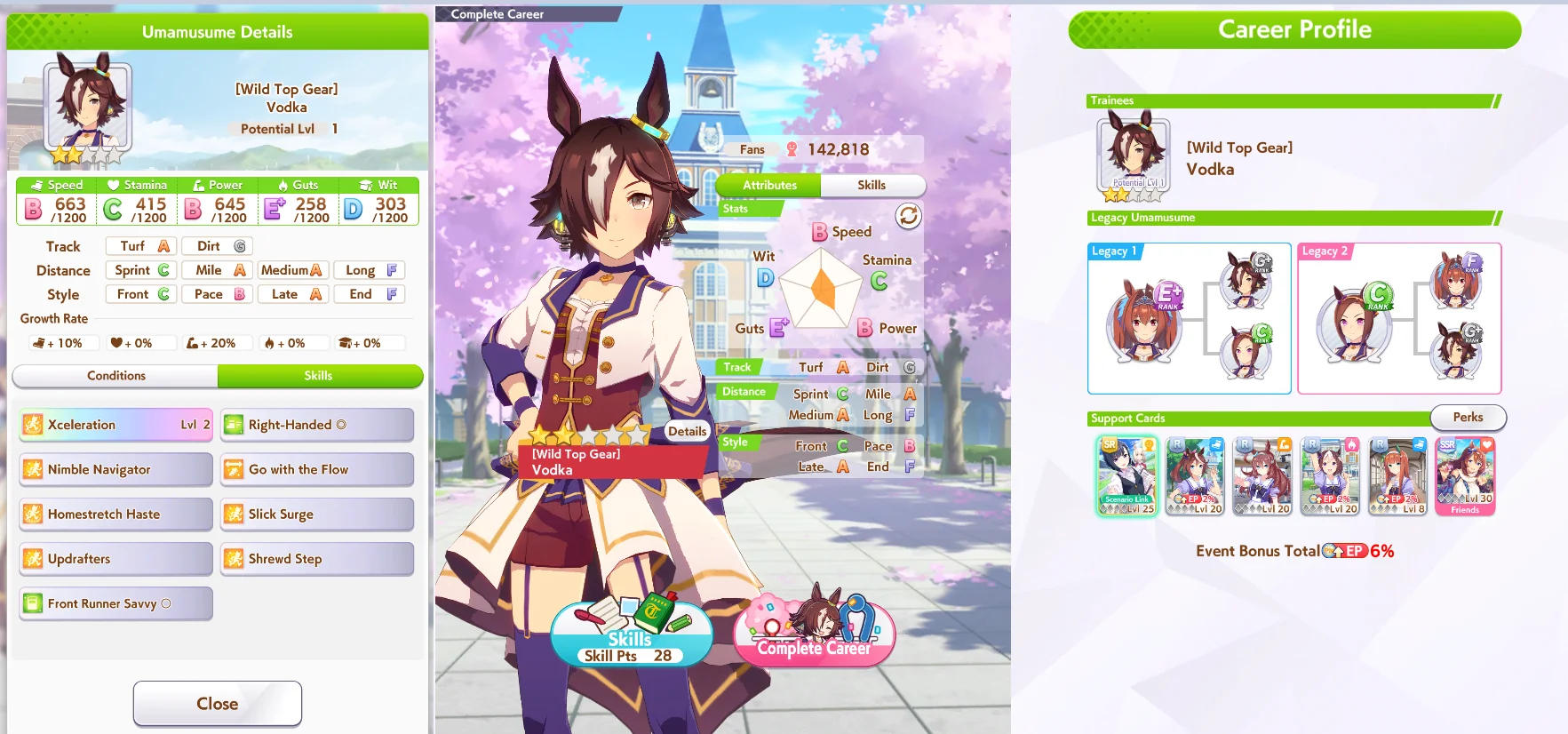Click the Fans trophy icon beside 142,818
The height and width of the screenshot is (734, 1568).
792,149
